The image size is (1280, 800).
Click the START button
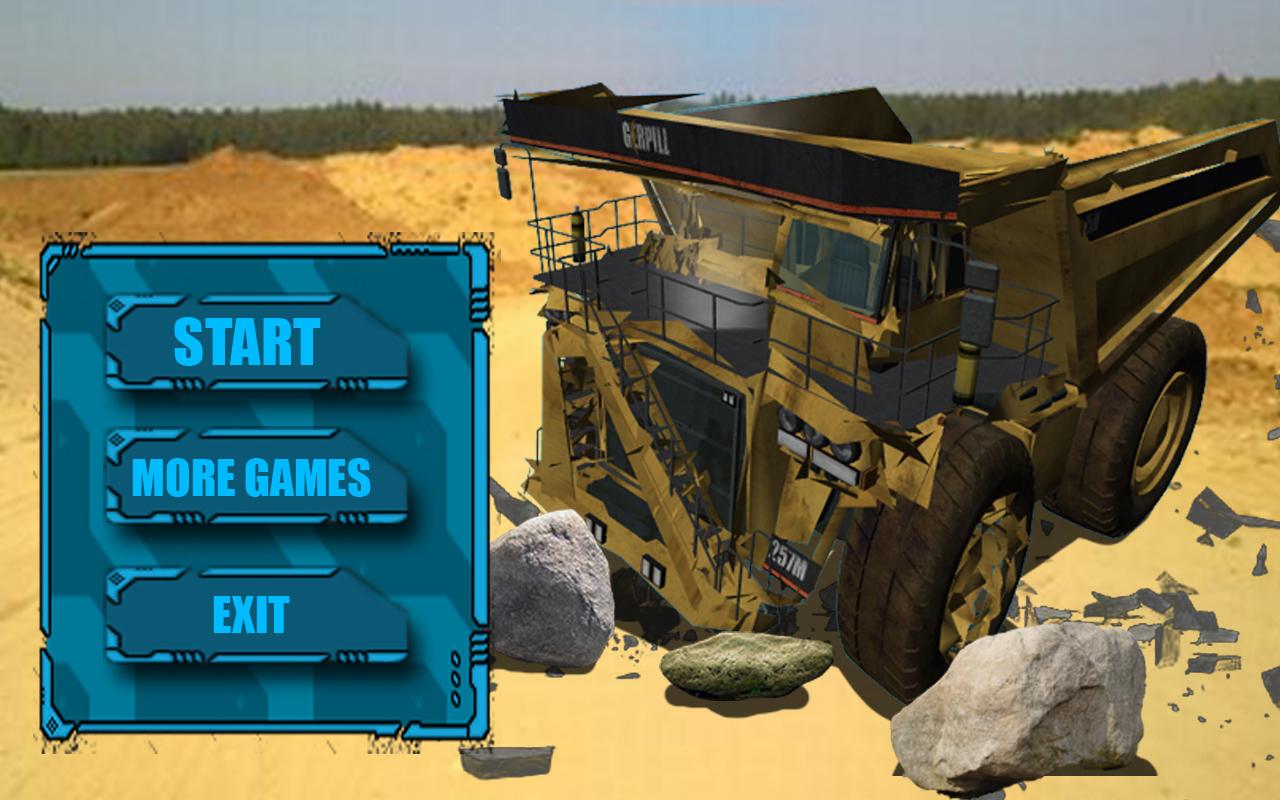(x=253, y=340)
